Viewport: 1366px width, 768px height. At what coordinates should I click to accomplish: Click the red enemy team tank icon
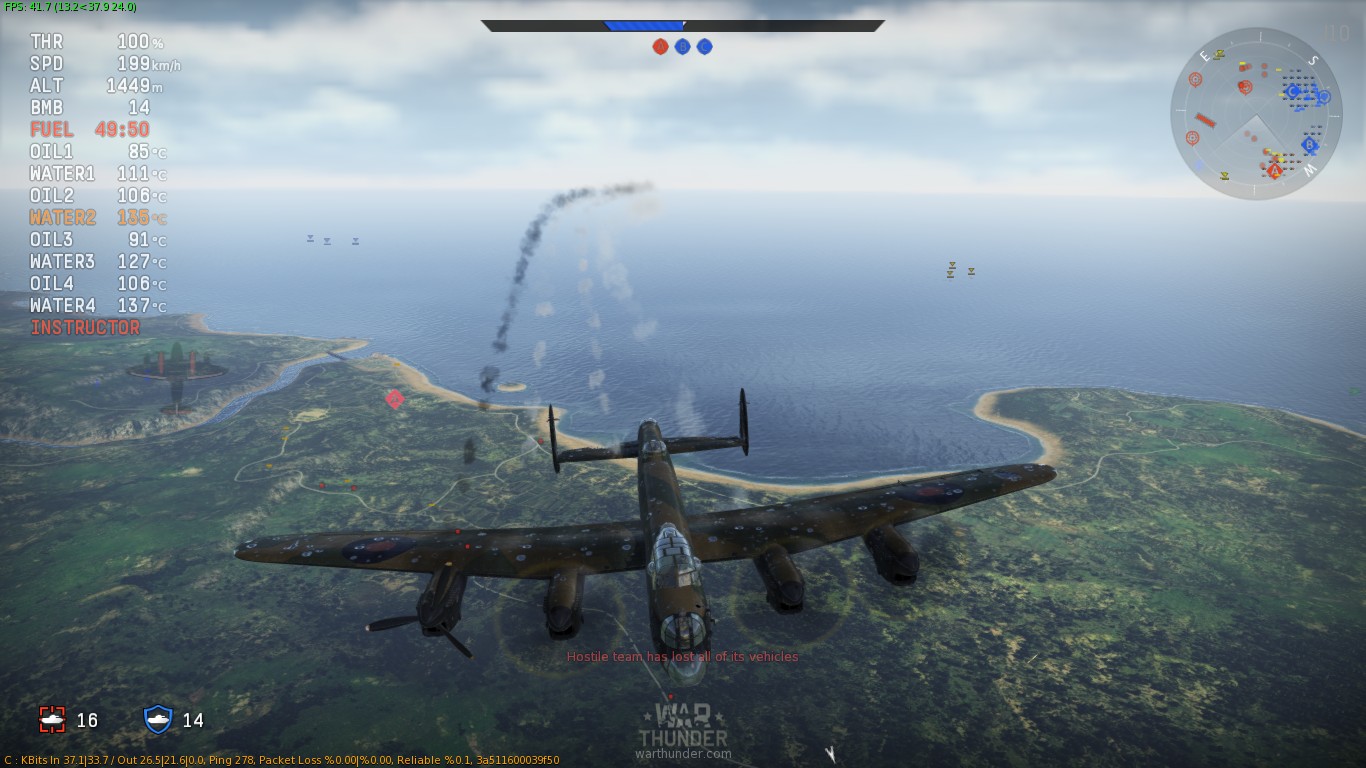[52, 719]
